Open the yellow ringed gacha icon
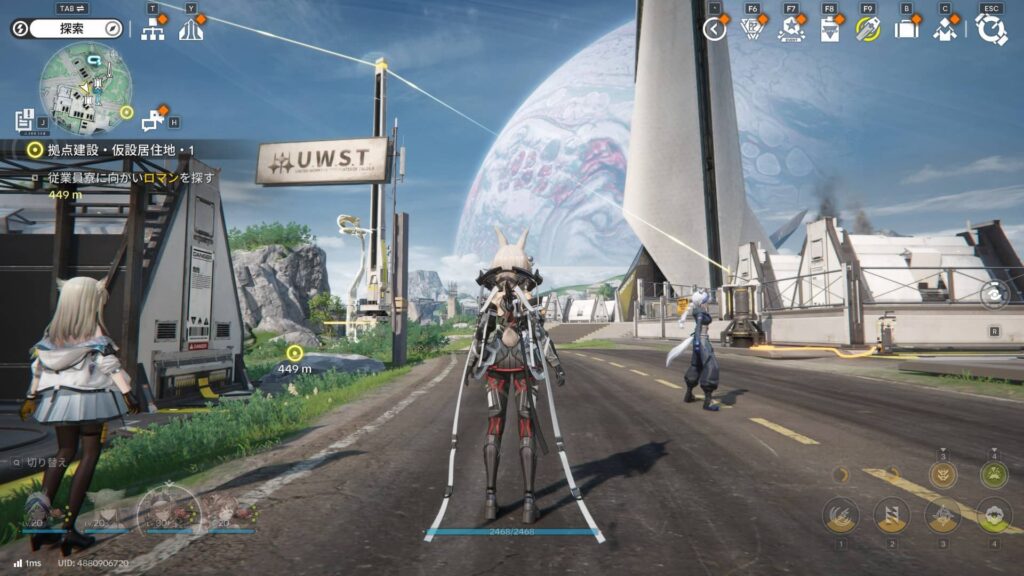Viewport: 1024px width, 576px height. click(x=868, y=29)
